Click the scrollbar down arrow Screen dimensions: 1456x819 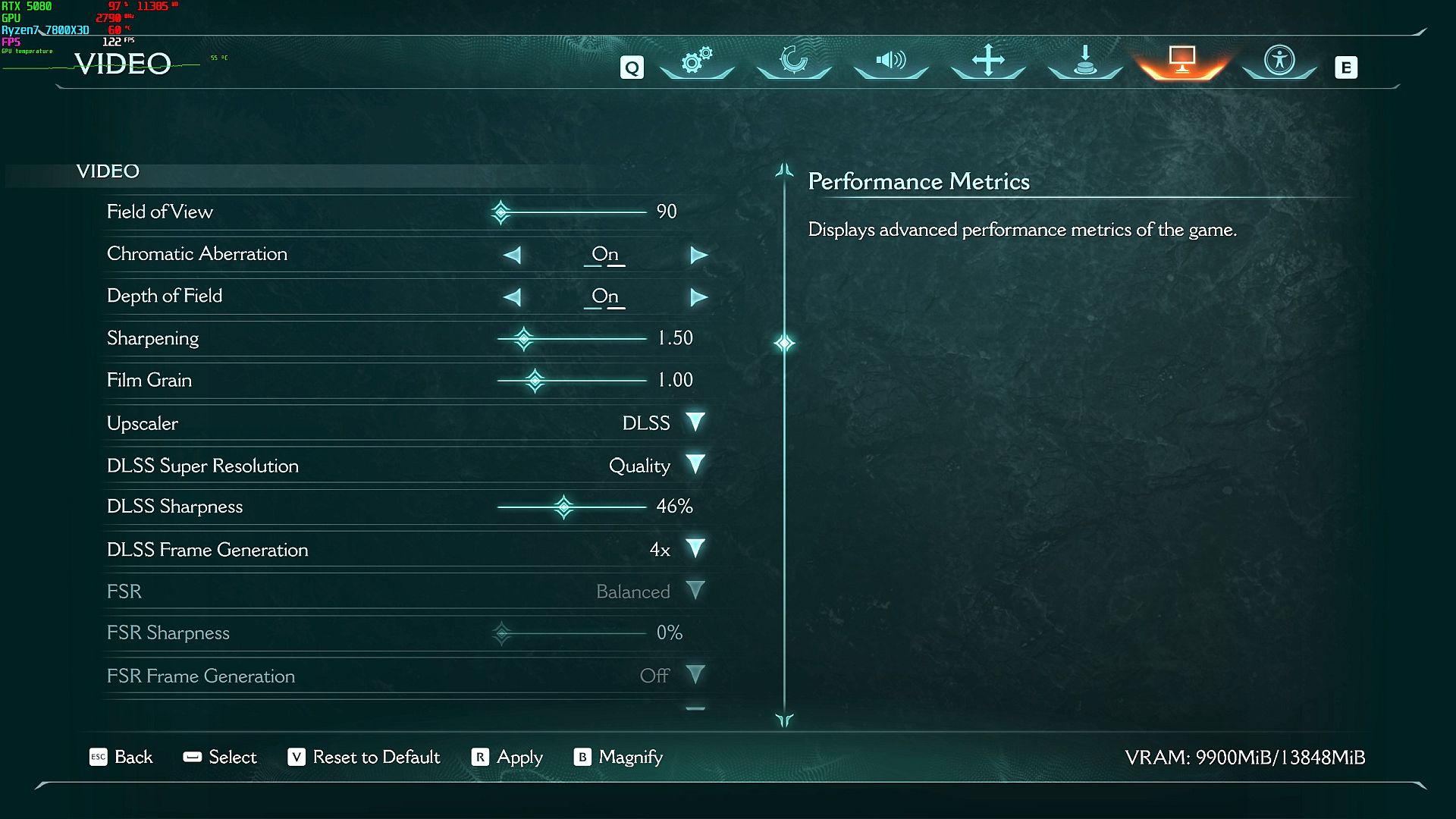(x=784, y=720)
